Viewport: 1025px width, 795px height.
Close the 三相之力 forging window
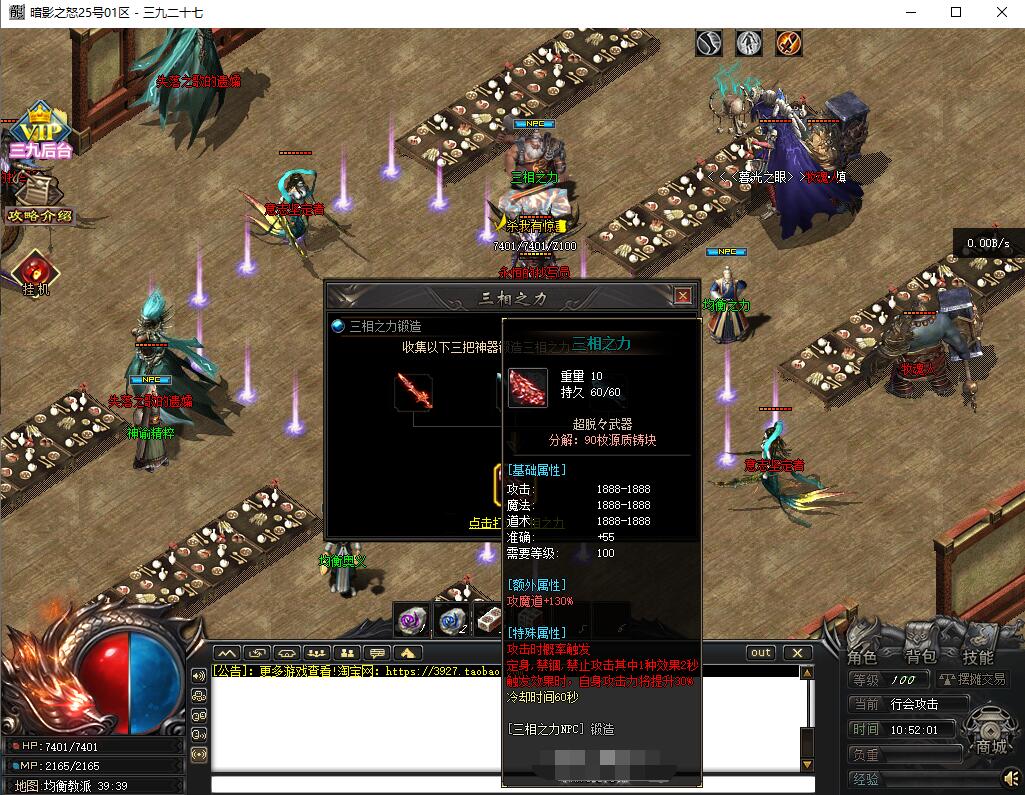pyautogui.click(x=683, y=296)
